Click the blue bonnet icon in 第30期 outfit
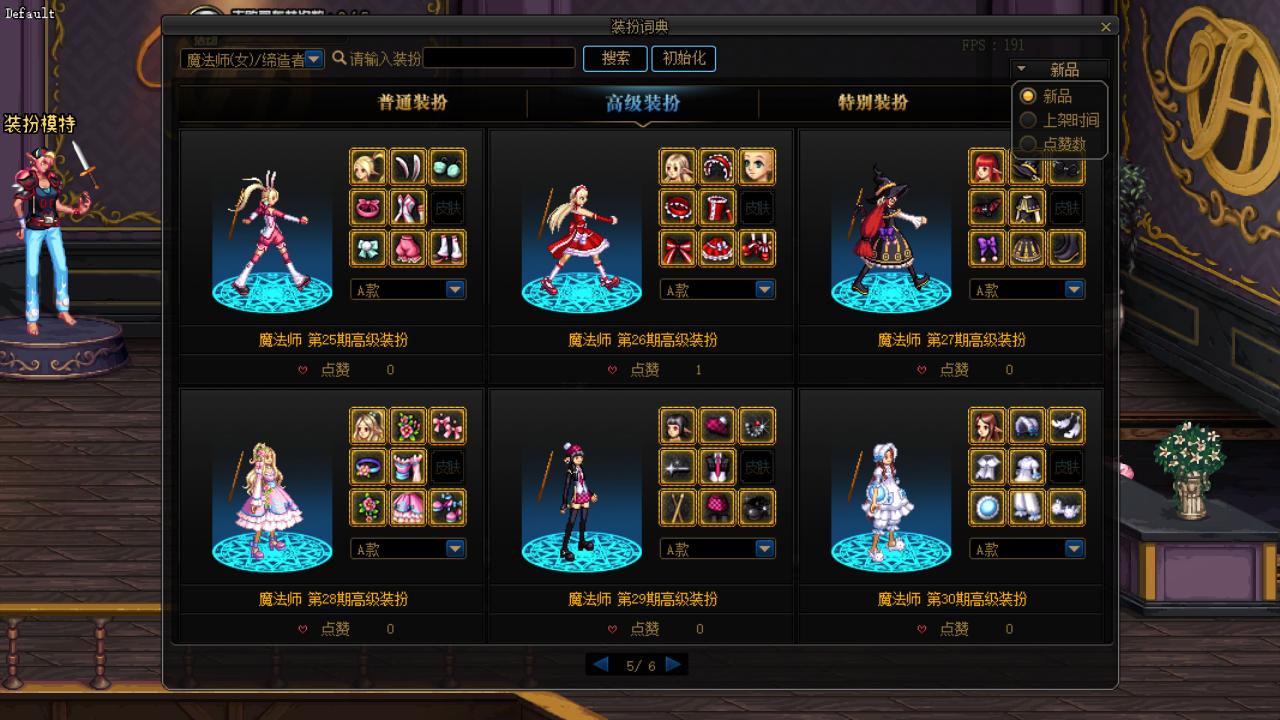The height and width of the screenshot is (720, 1280). [x=1027, y=427]
